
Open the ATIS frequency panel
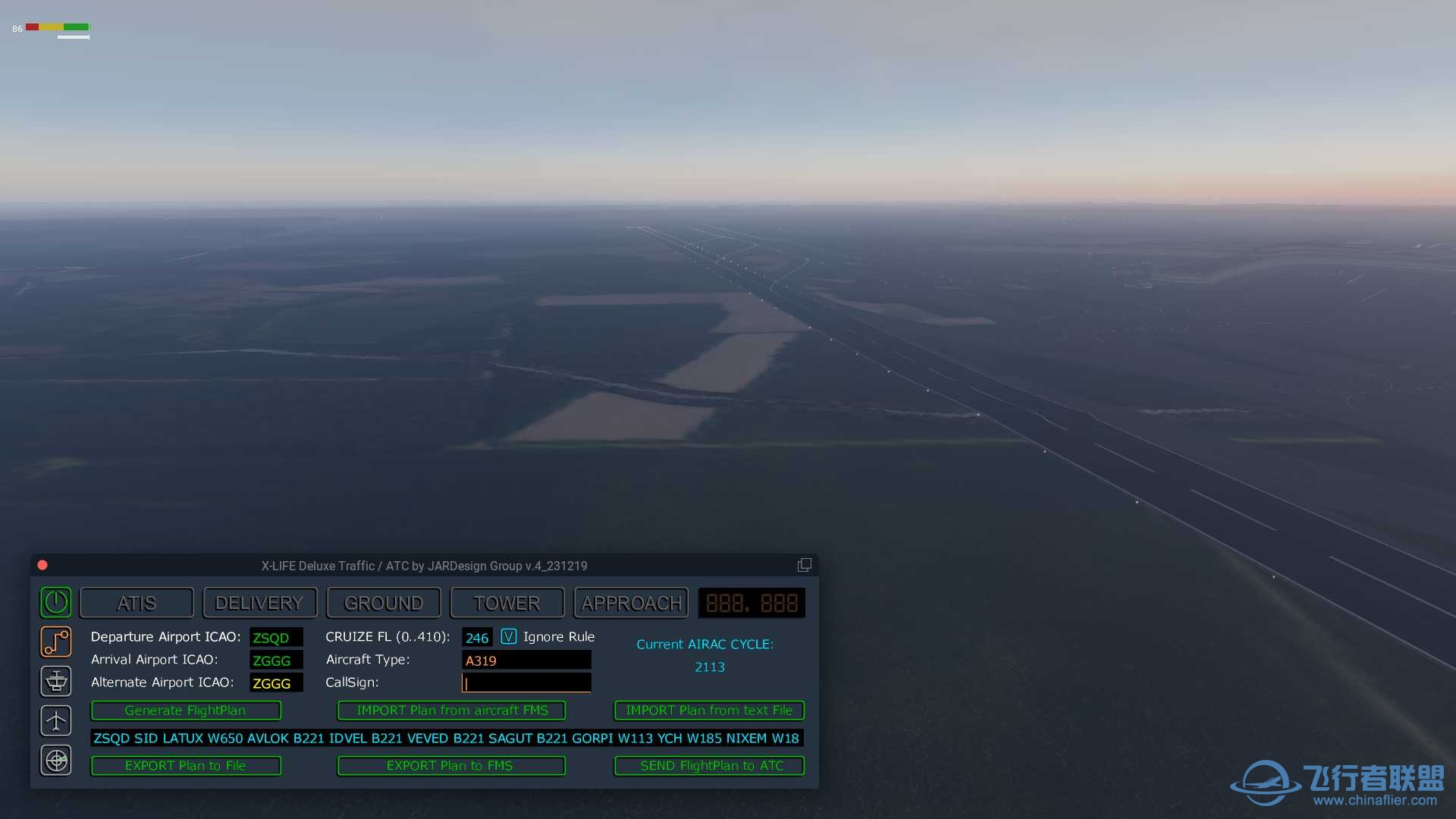136,603
